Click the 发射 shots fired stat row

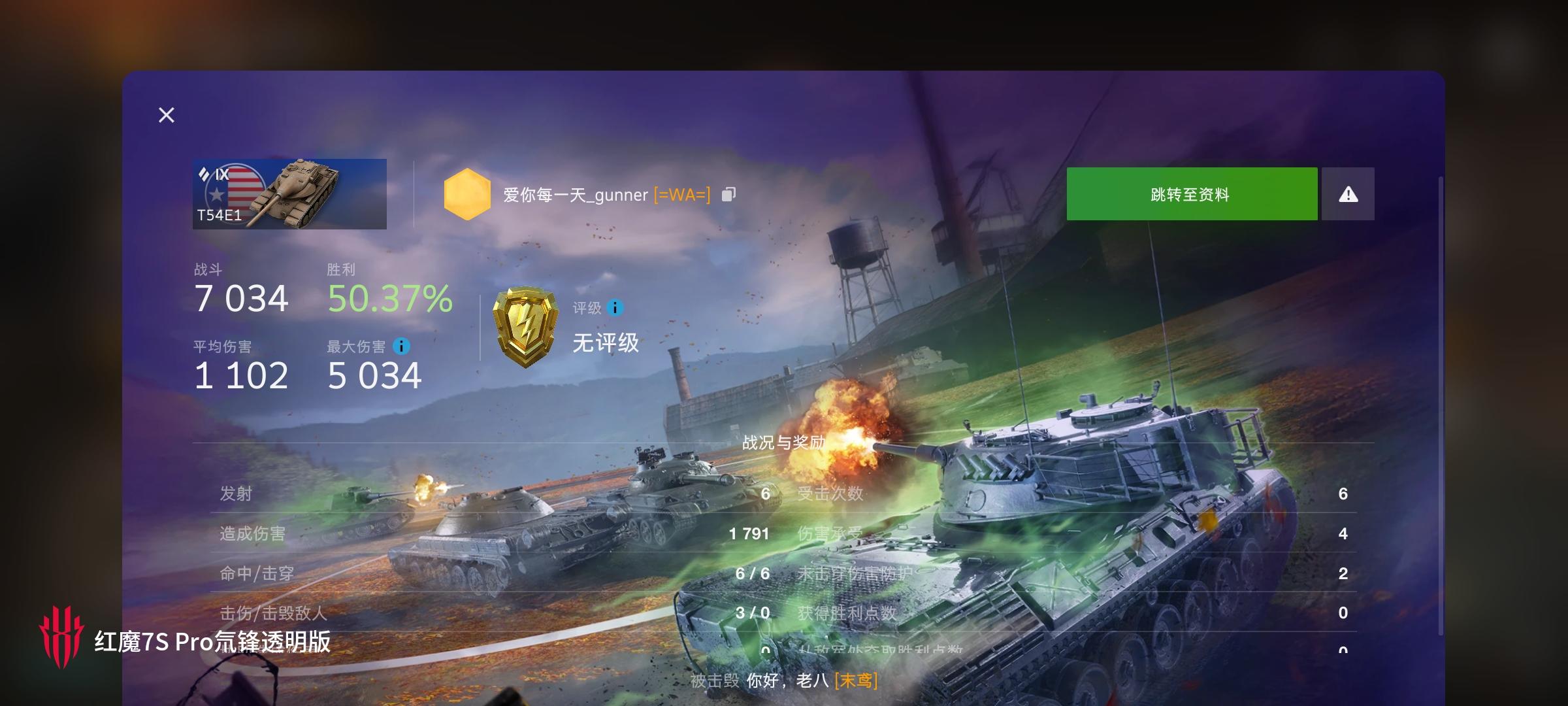click(x=236, y=493)
